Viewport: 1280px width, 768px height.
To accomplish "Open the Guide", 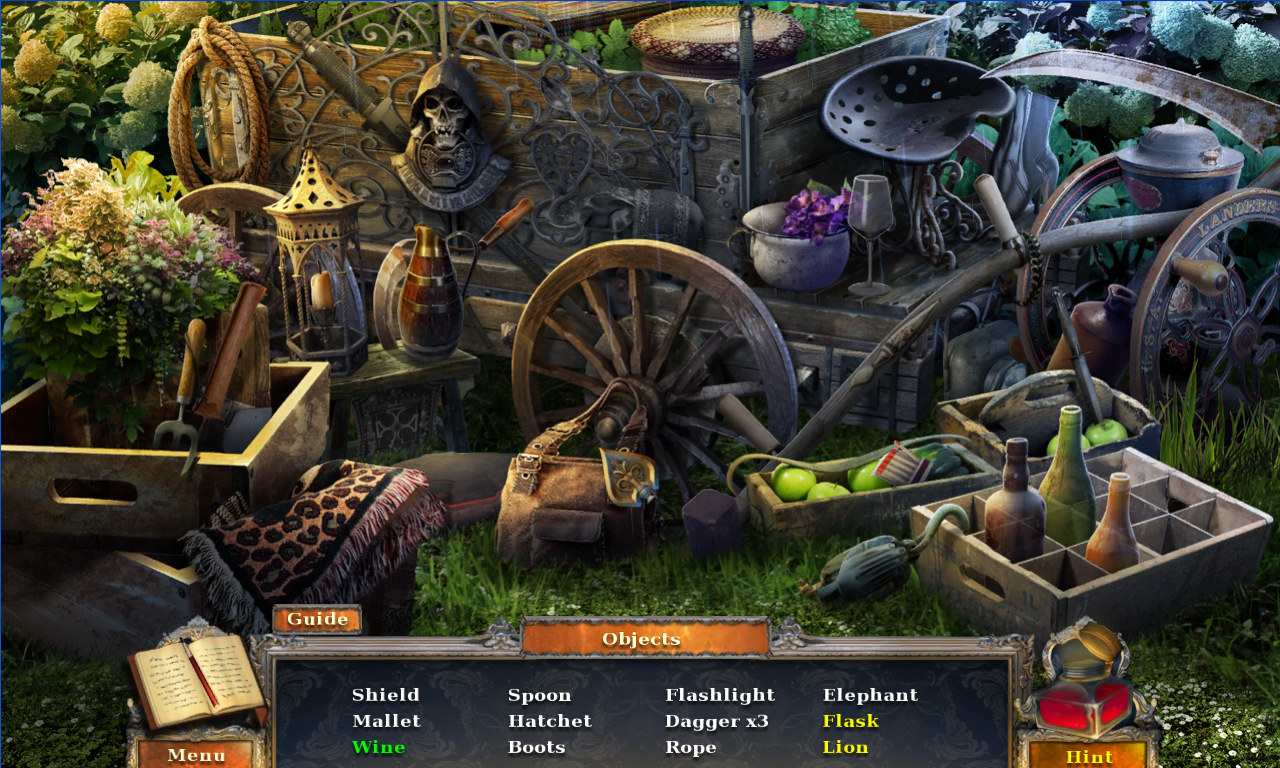I will (317, 618).
